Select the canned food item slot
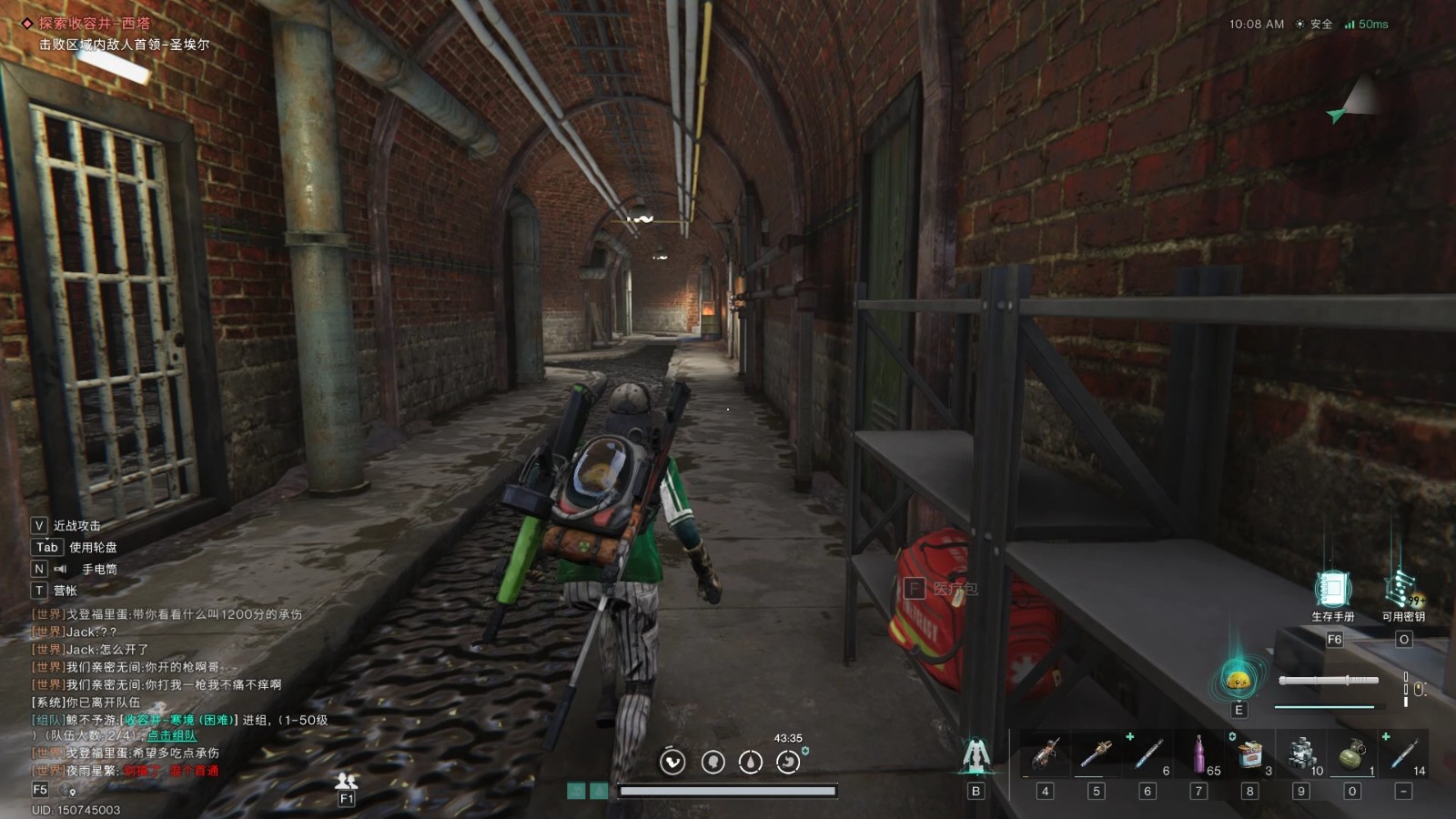The image size is (1456, 819). pyautogui.click(x=1250, y=754)
